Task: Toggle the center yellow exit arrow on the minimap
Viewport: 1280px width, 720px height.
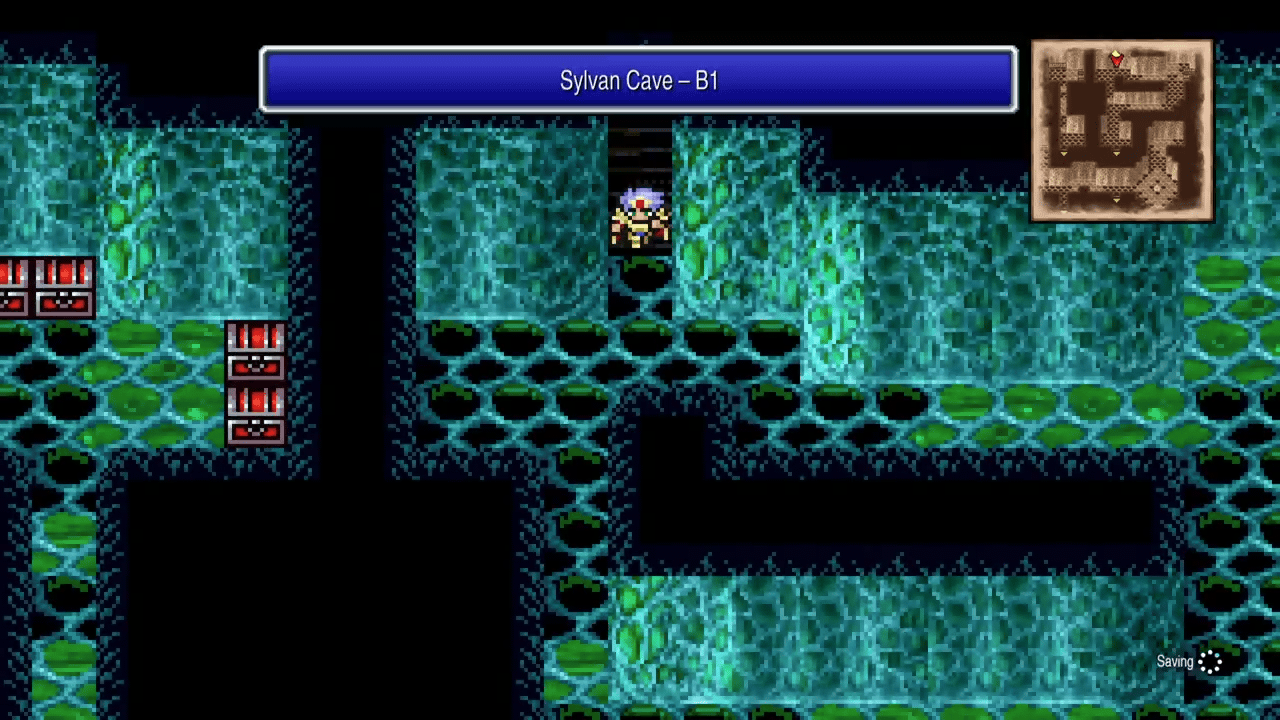Action: 1116,154
